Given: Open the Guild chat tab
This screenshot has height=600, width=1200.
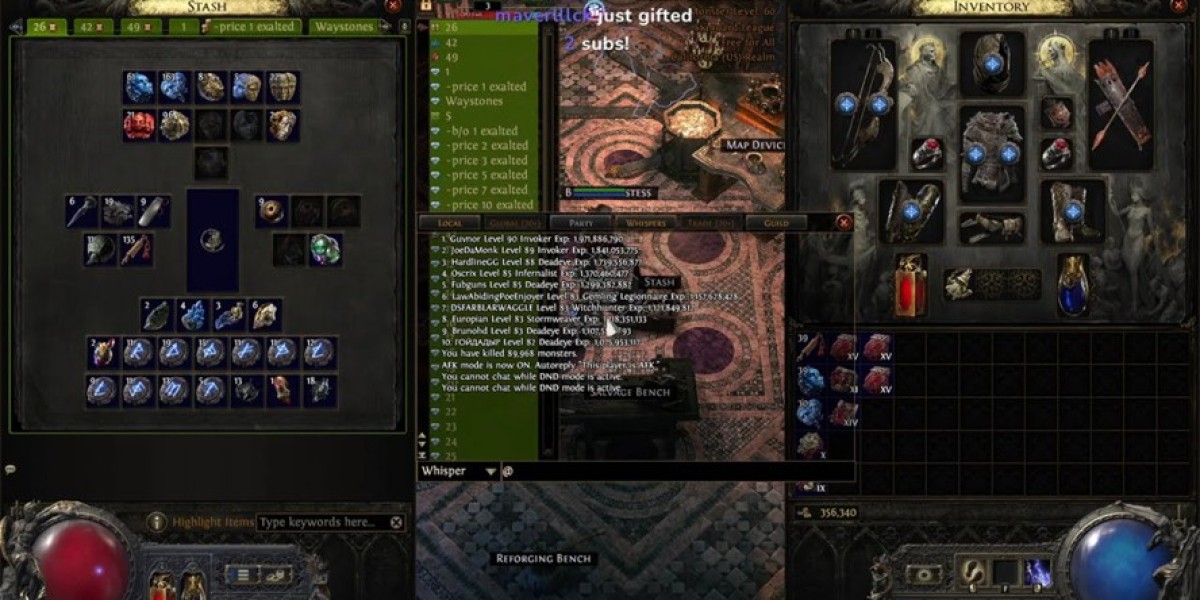Looking at the screenshot, I should click(776, 223).
